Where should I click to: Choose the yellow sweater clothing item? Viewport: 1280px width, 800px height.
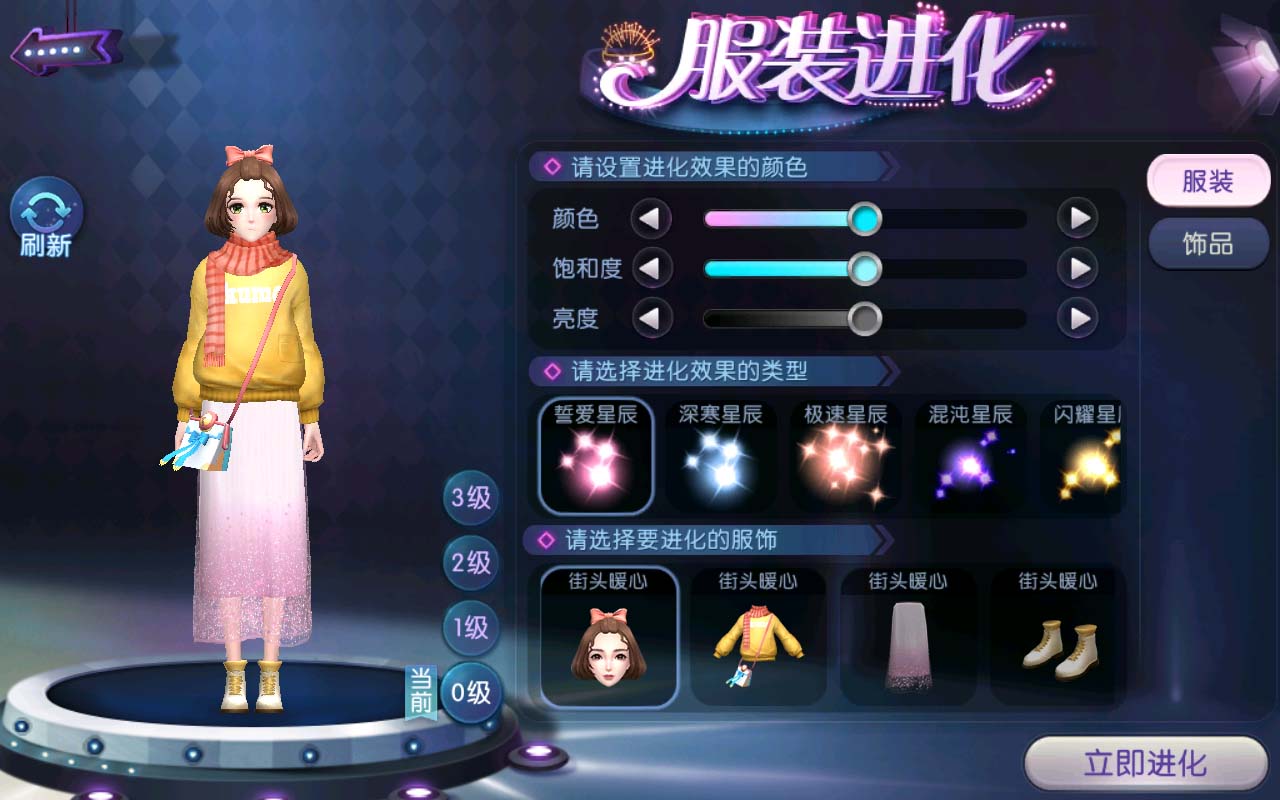(758, 637)
